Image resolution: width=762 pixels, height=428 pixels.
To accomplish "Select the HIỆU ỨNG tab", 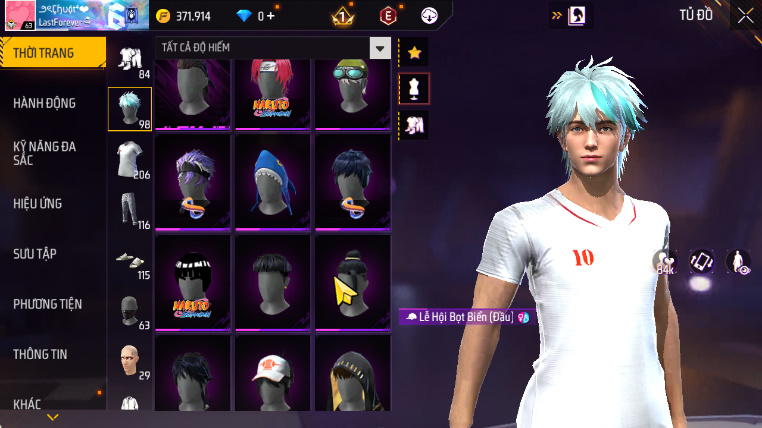I will tap(38, 203).
